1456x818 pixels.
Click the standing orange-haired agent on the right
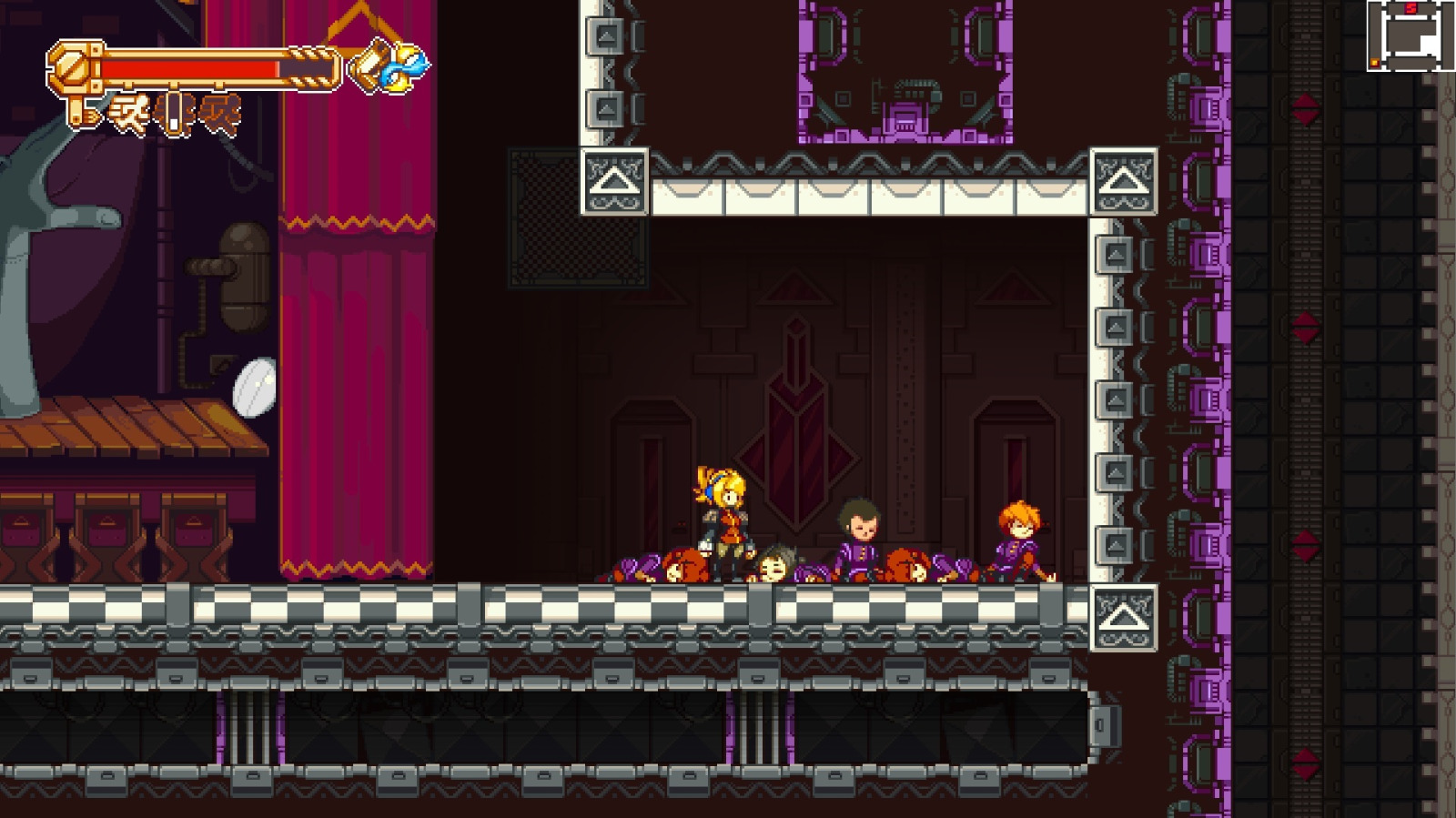[x=1019, y=537]
